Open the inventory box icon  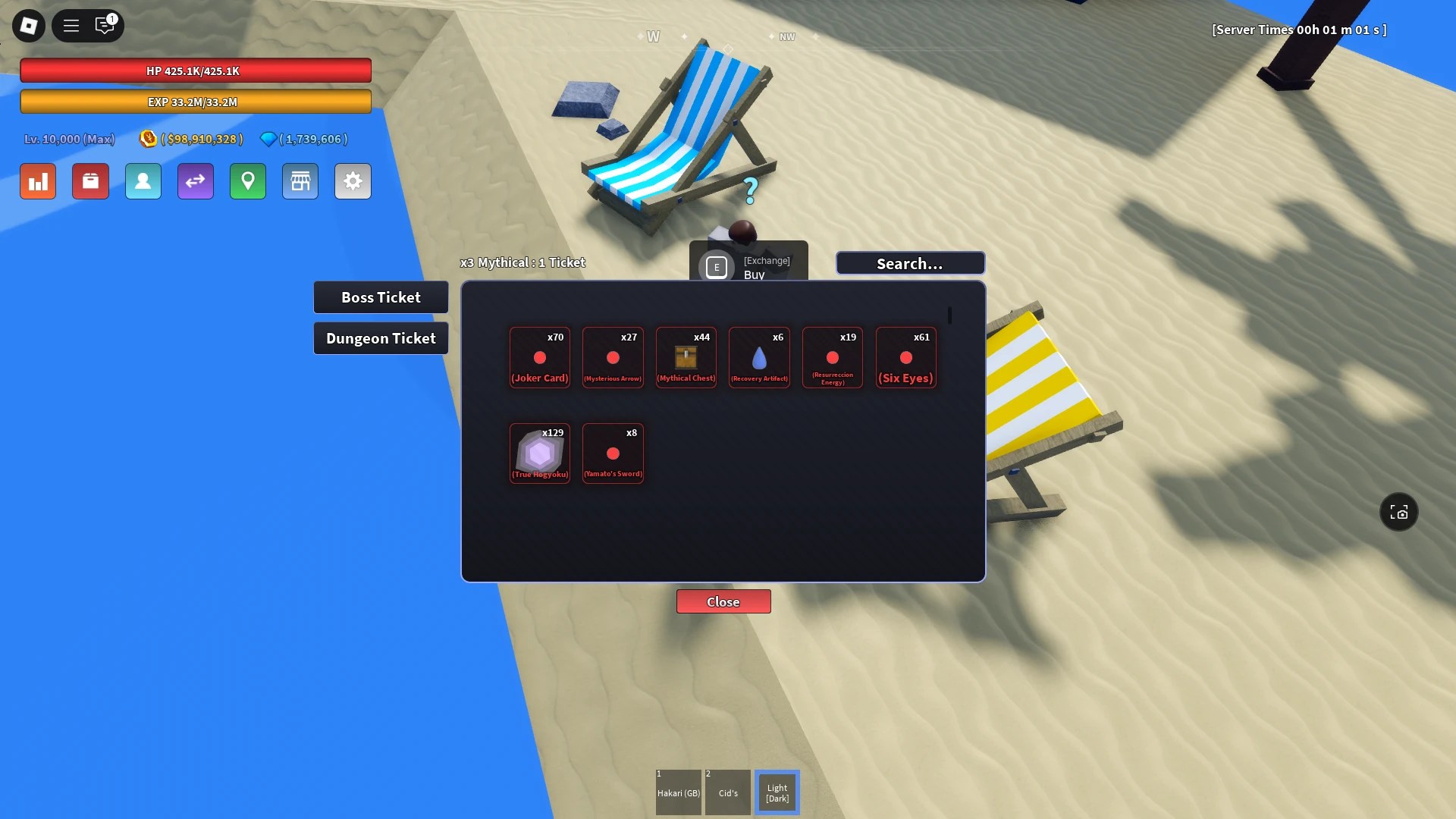[x=90, y=181]
